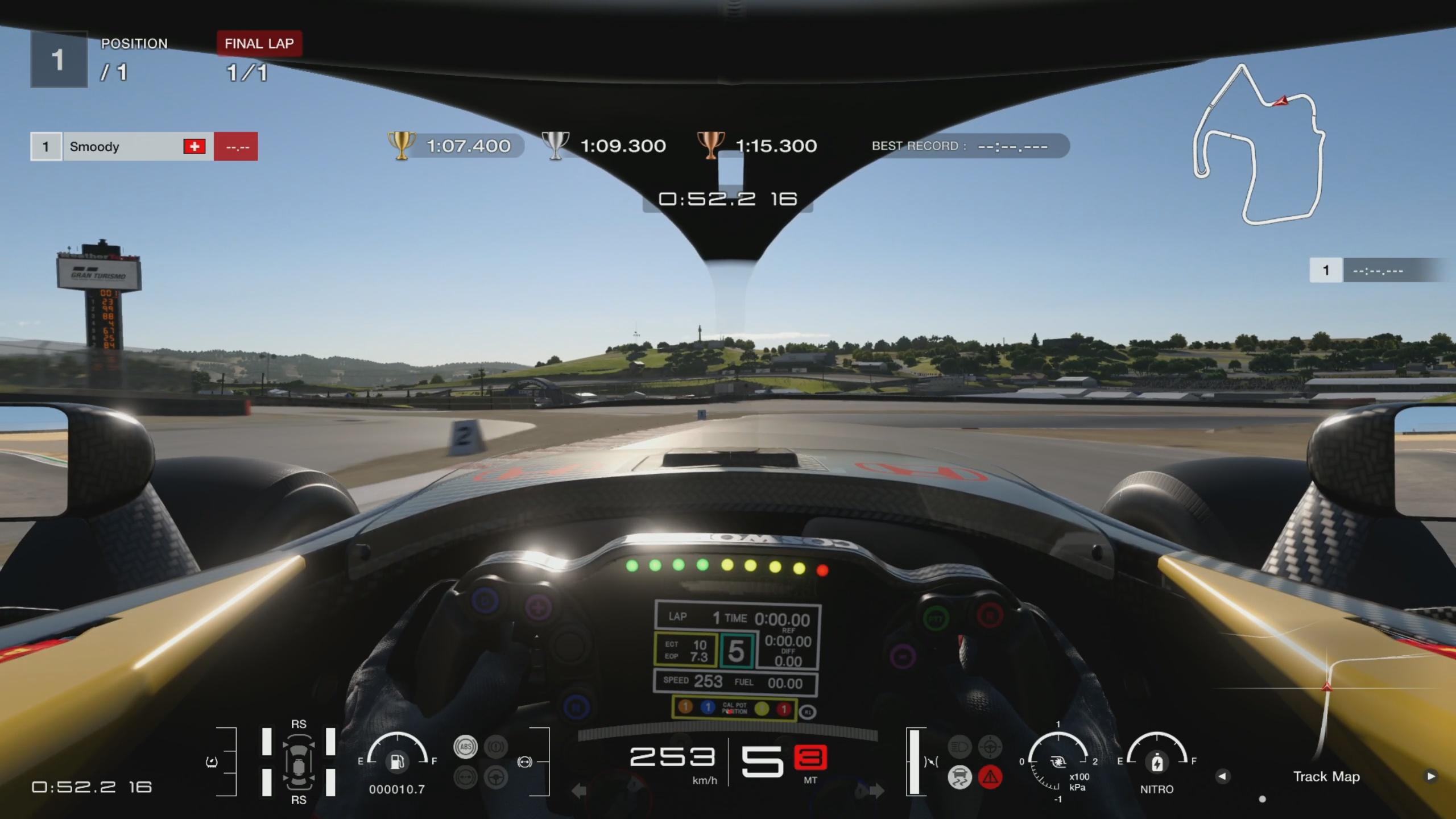Toggle the ABS indicator icon
This screenshot has width=1456, height=819.
tap(465, 747)
